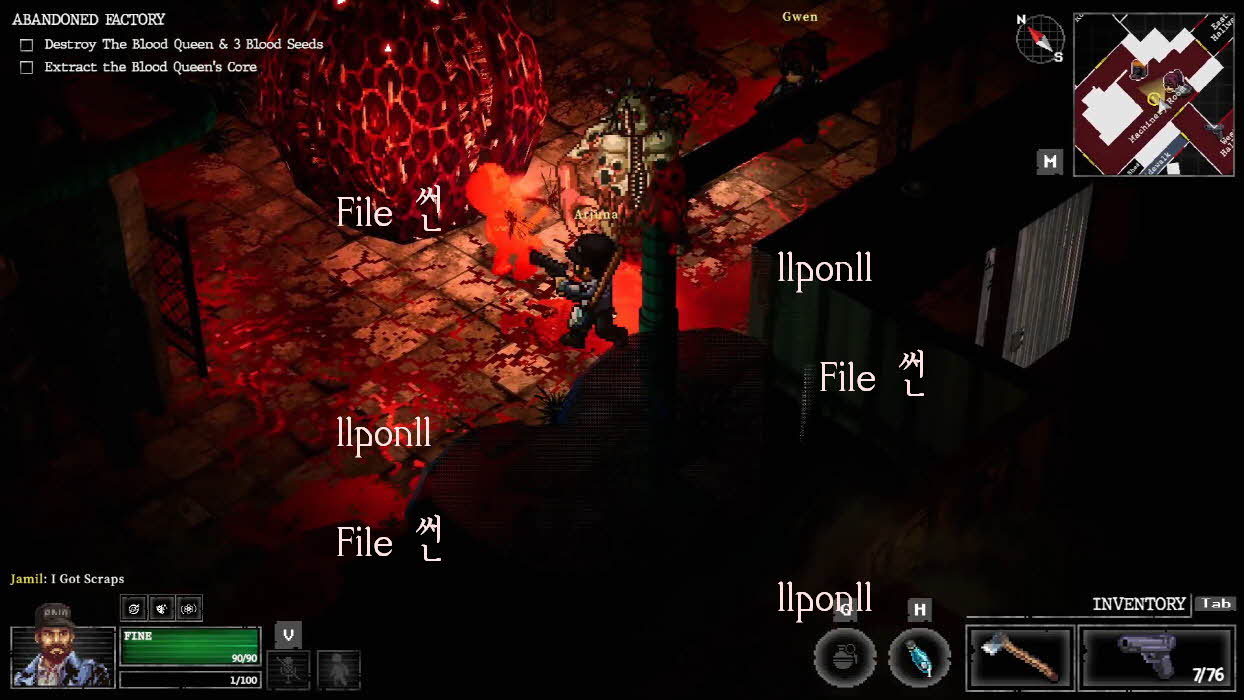The image size is (1244, 700).
Task: Select the splatter-shaped perk icon
Action: pos(161,608)
